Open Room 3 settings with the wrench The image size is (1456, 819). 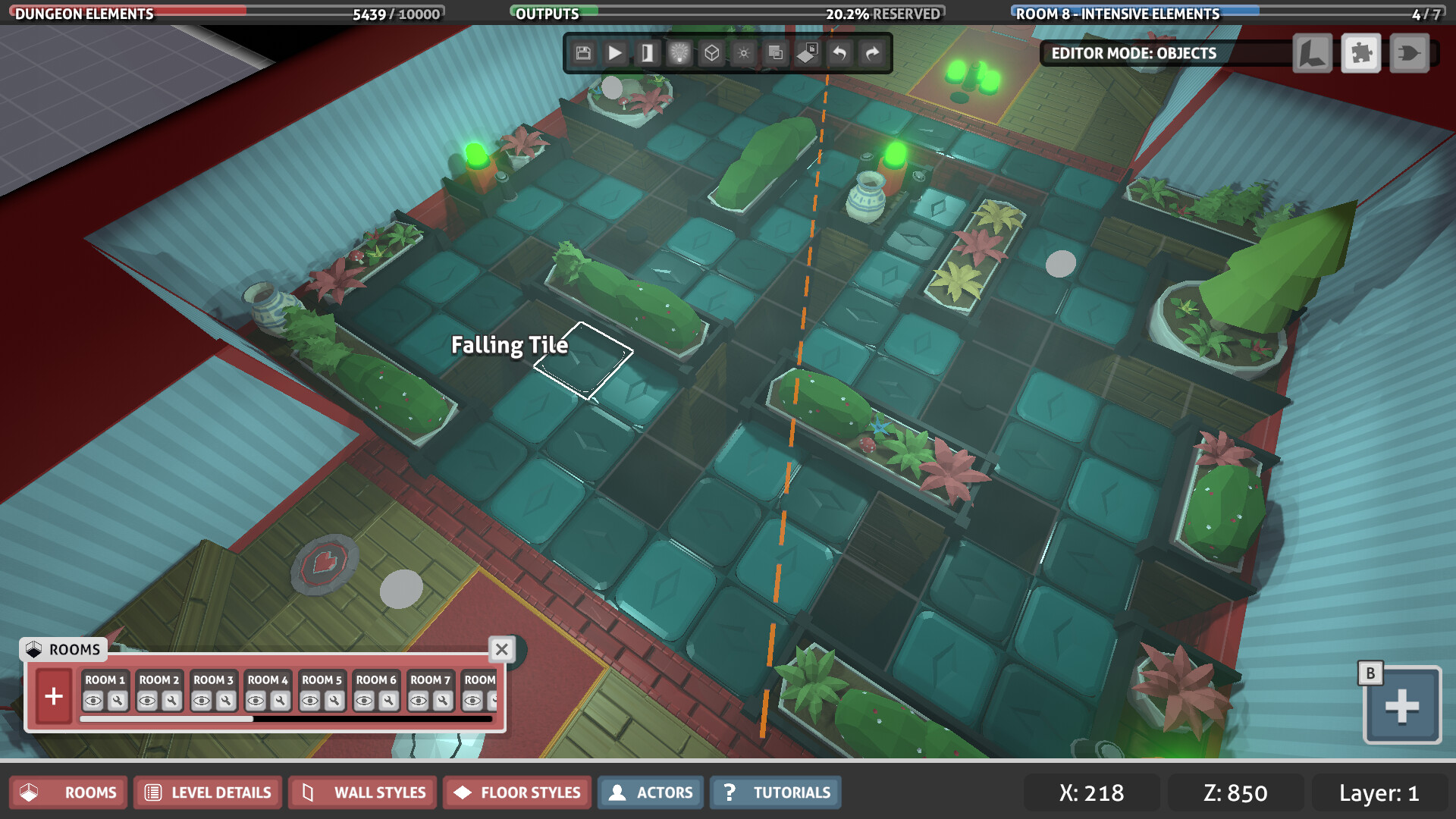tap(226, 701)
